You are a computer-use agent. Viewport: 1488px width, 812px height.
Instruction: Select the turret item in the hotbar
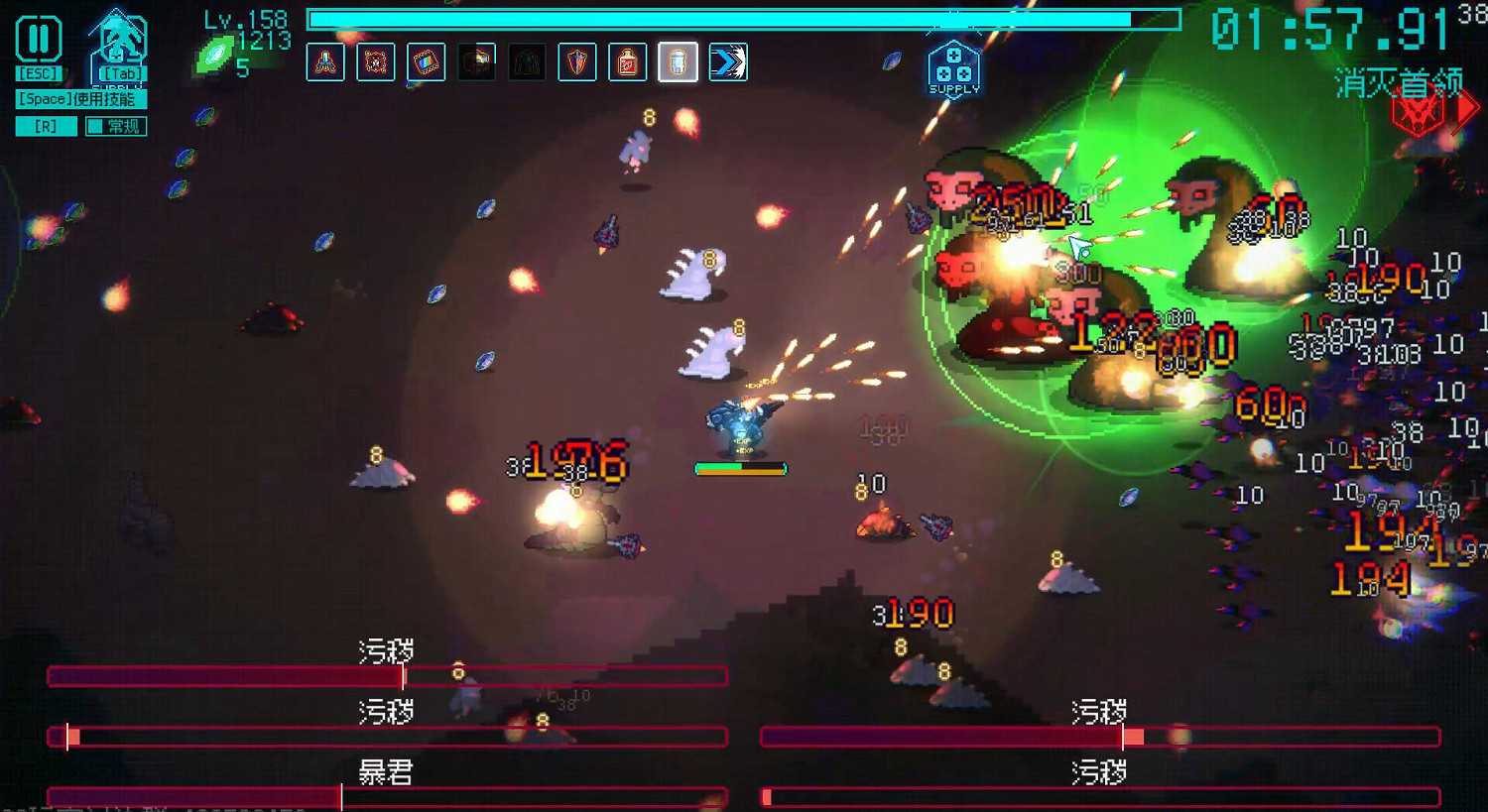click(x=324, y=61)
